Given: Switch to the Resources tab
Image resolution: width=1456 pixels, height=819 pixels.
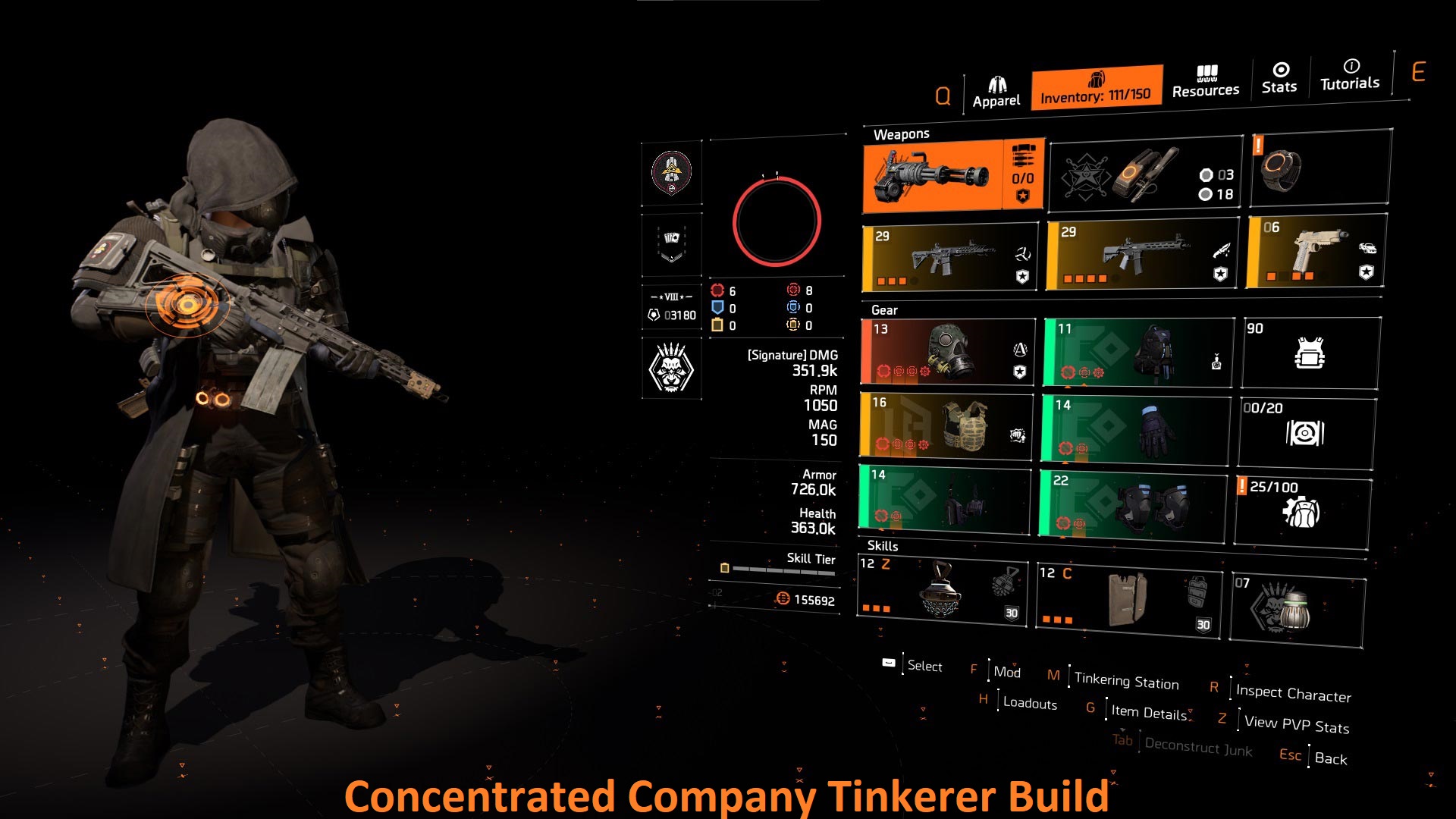Looking at the screenshot, I should coord(1205,82).
